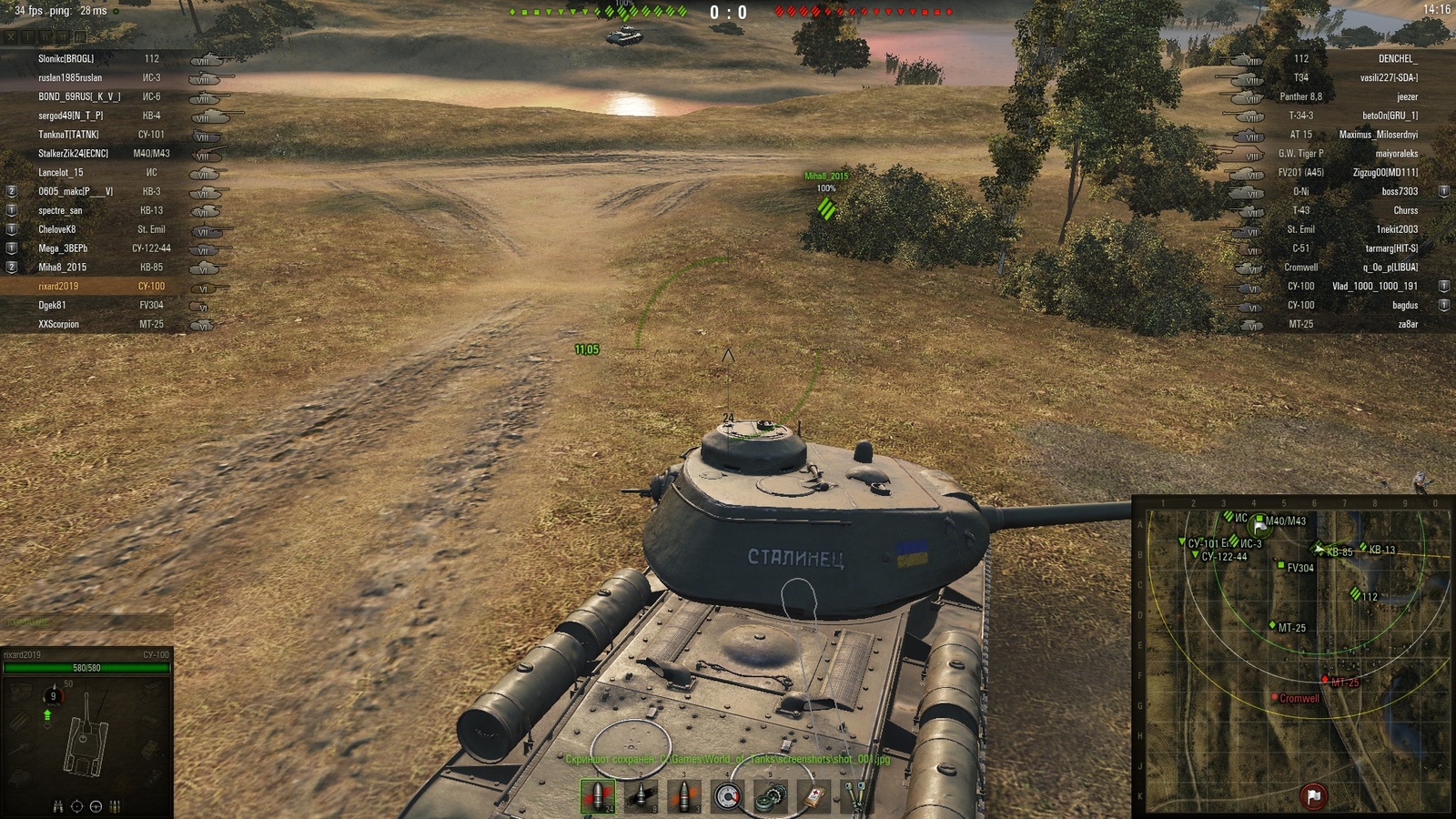Image resolution: width=1456 pixels, height=819 pixels.
Task: Click Miha8_2015 in the allied roster
Action: pos(62,268)
